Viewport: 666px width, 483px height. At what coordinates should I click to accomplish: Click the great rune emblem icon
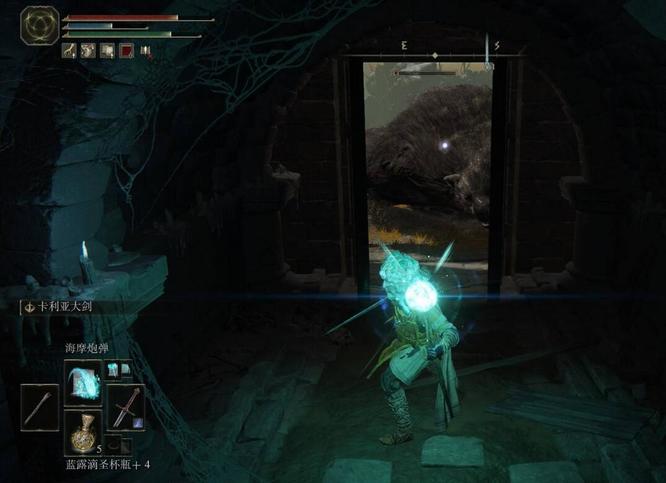point(40,26)
